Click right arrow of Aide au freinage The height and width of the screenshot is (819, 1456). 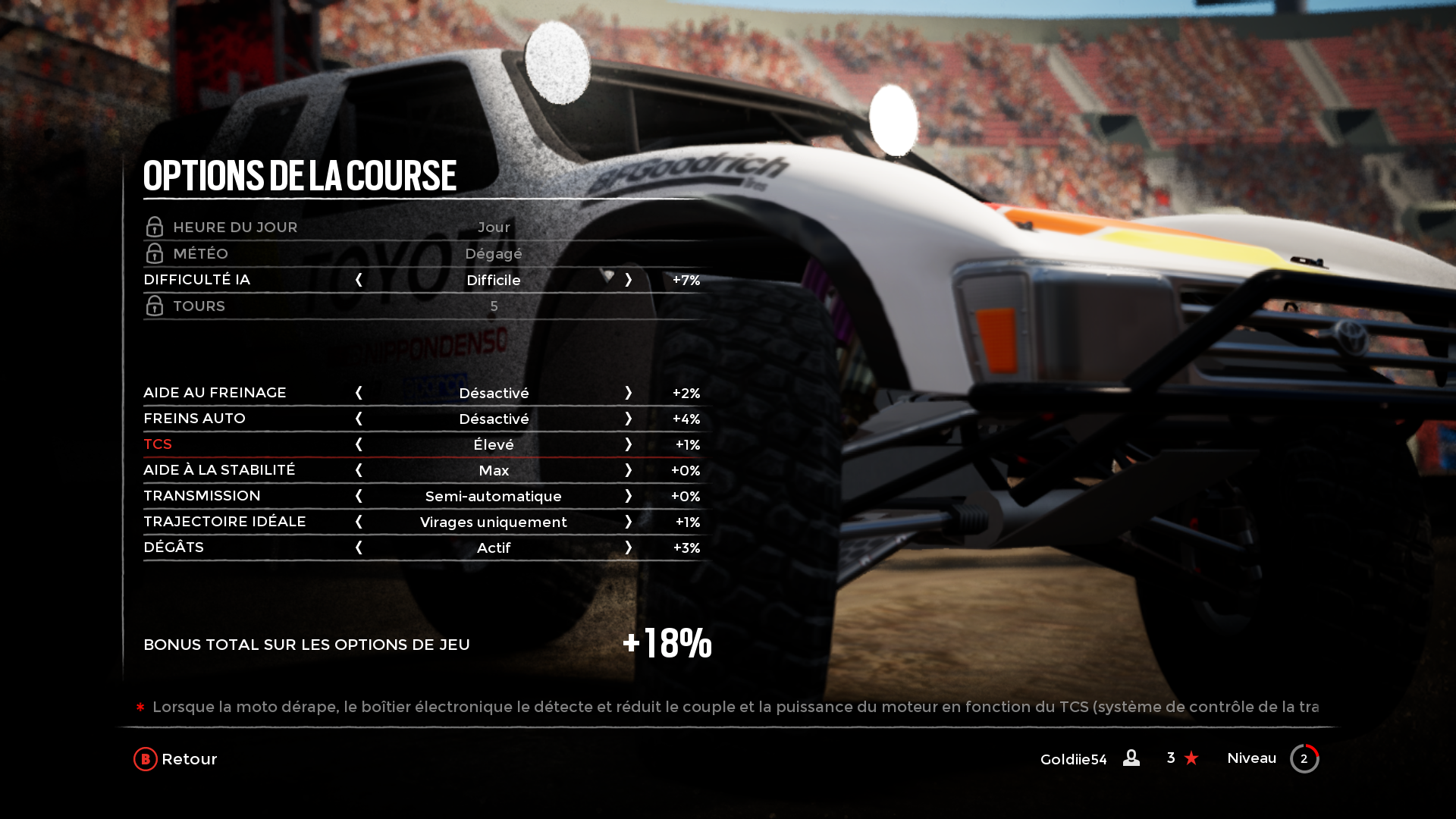coord(629,393)
